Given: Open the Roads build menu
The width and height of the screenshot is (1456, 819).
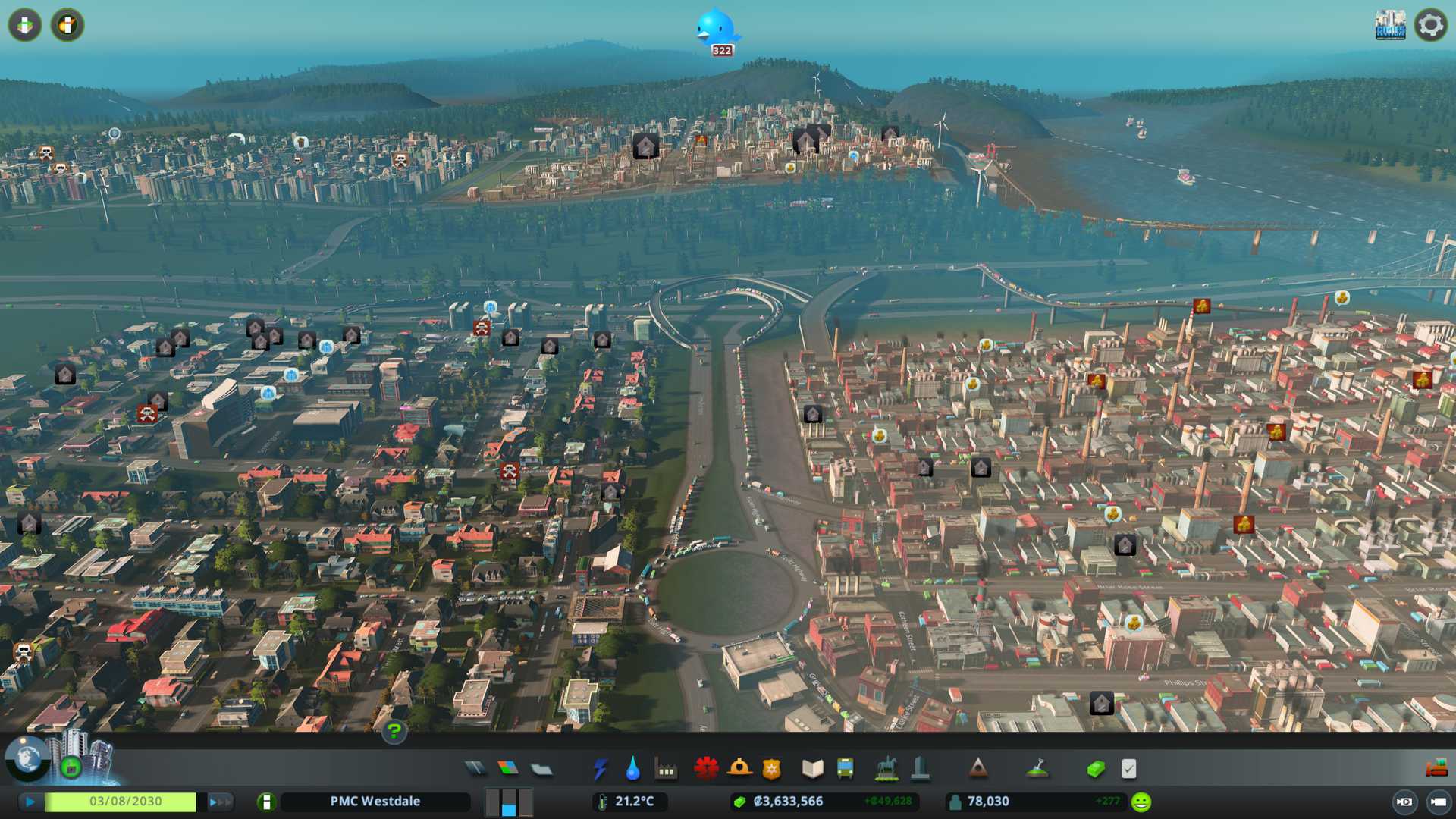Looking at the screenshot, I should 475,769.
